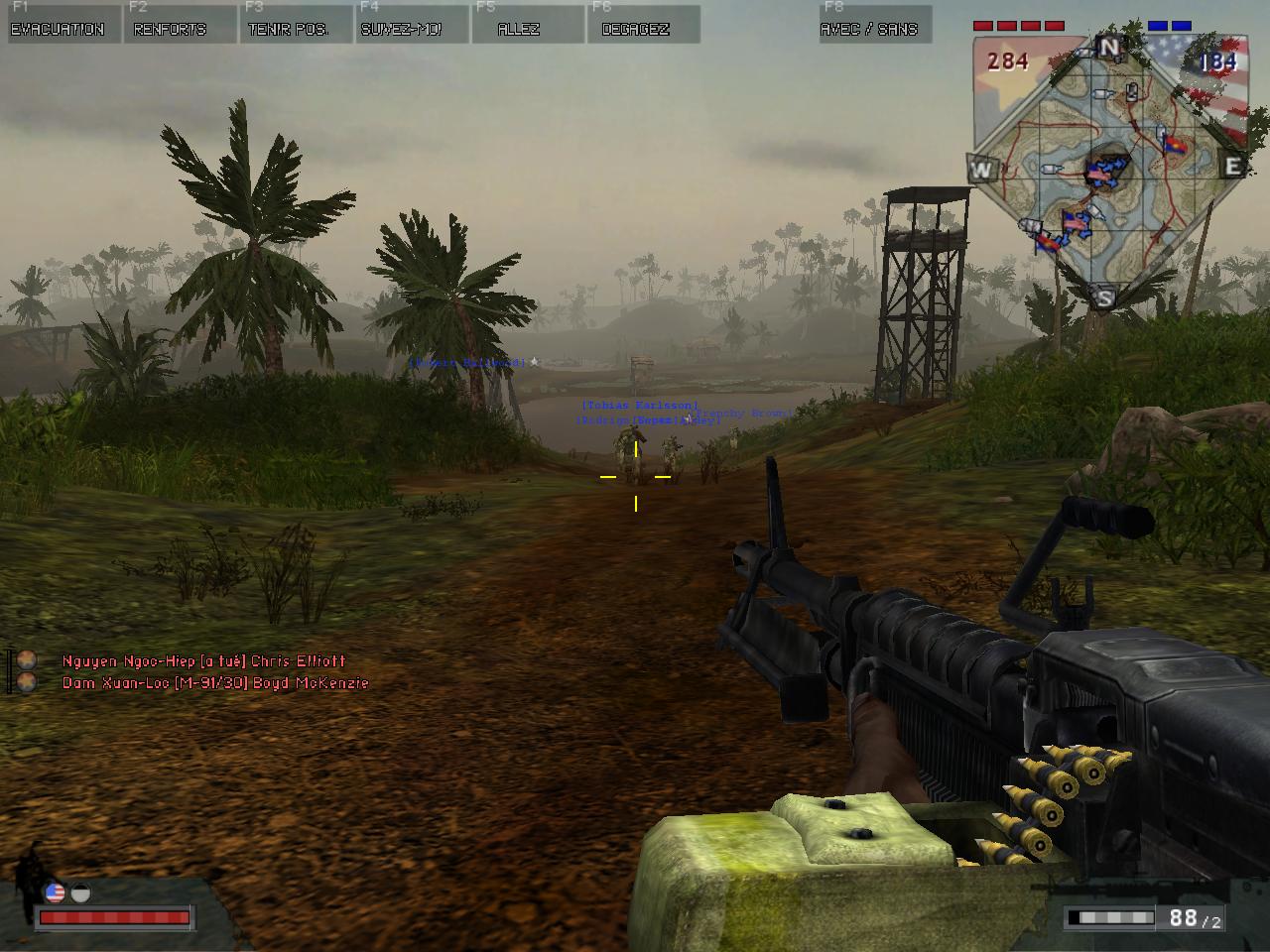Select the DEGAGEZ command

click(635, 28)
